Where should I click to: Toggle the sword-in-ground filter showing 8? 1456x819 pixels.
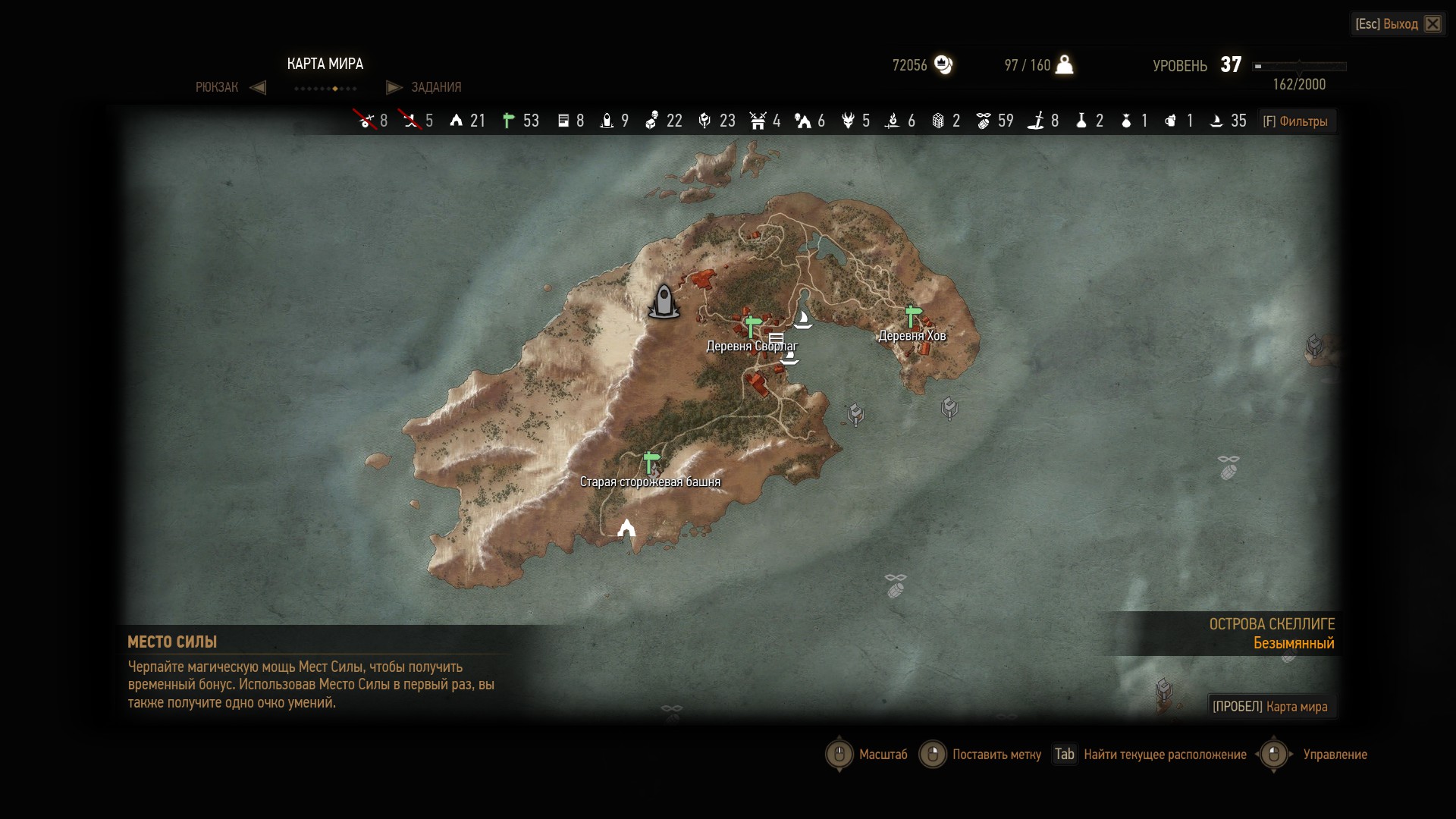(x=1036, y=121)
